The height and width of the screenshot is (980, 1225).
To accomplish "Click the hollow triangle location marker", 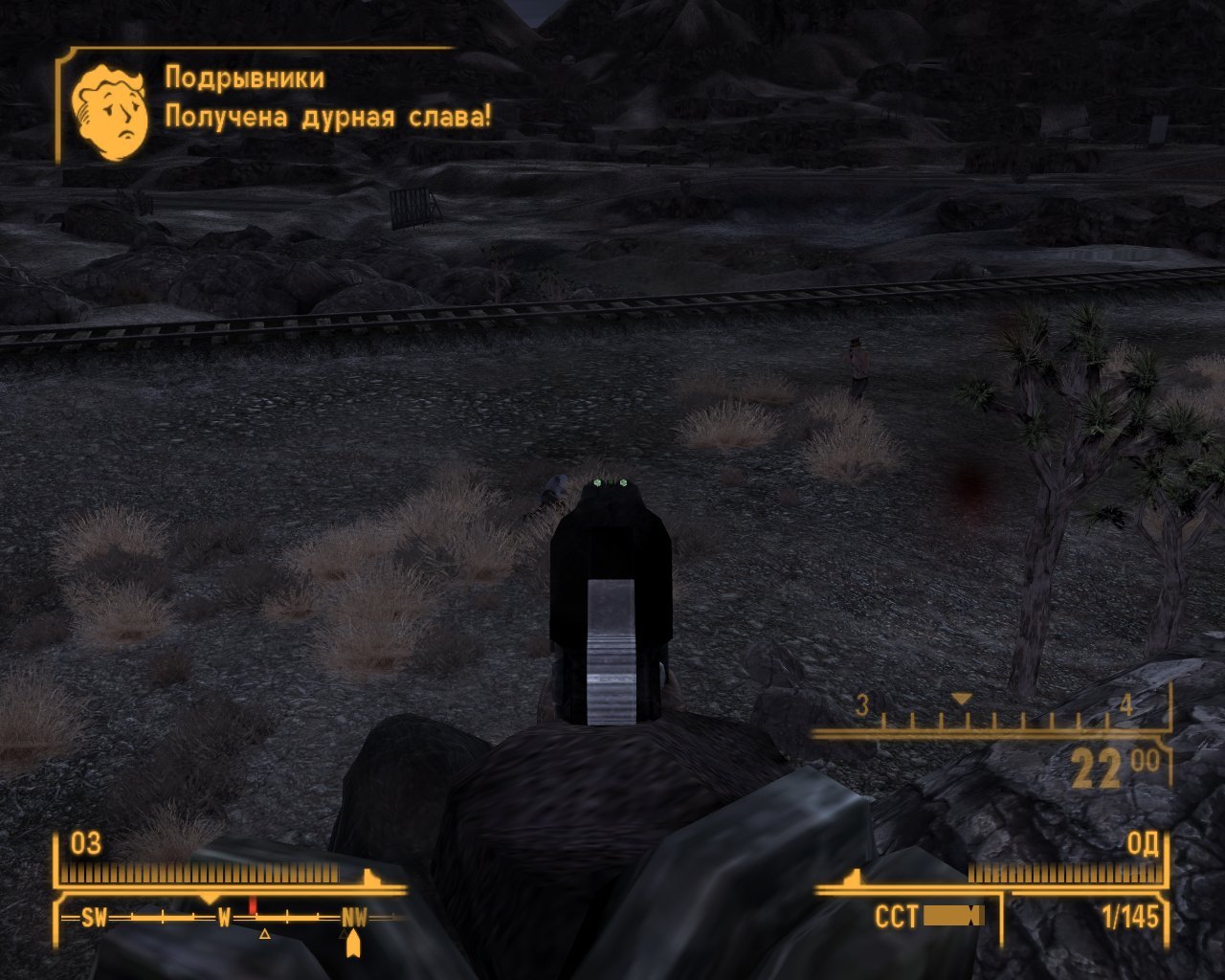I will click(x=265, y=934).
